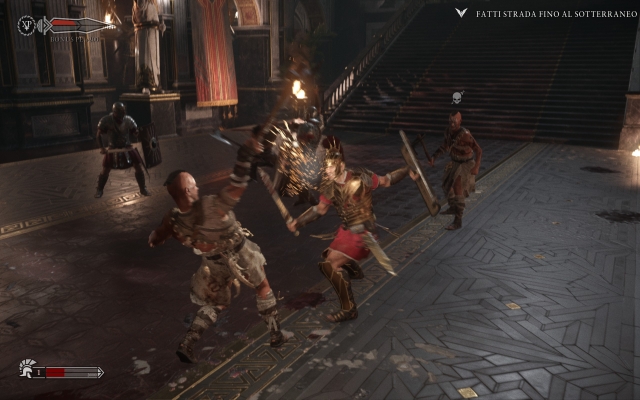The height and width of the screenshot is (400, 640).
Task: Select the skull marker above the enemy
Action: coord(457,98)
